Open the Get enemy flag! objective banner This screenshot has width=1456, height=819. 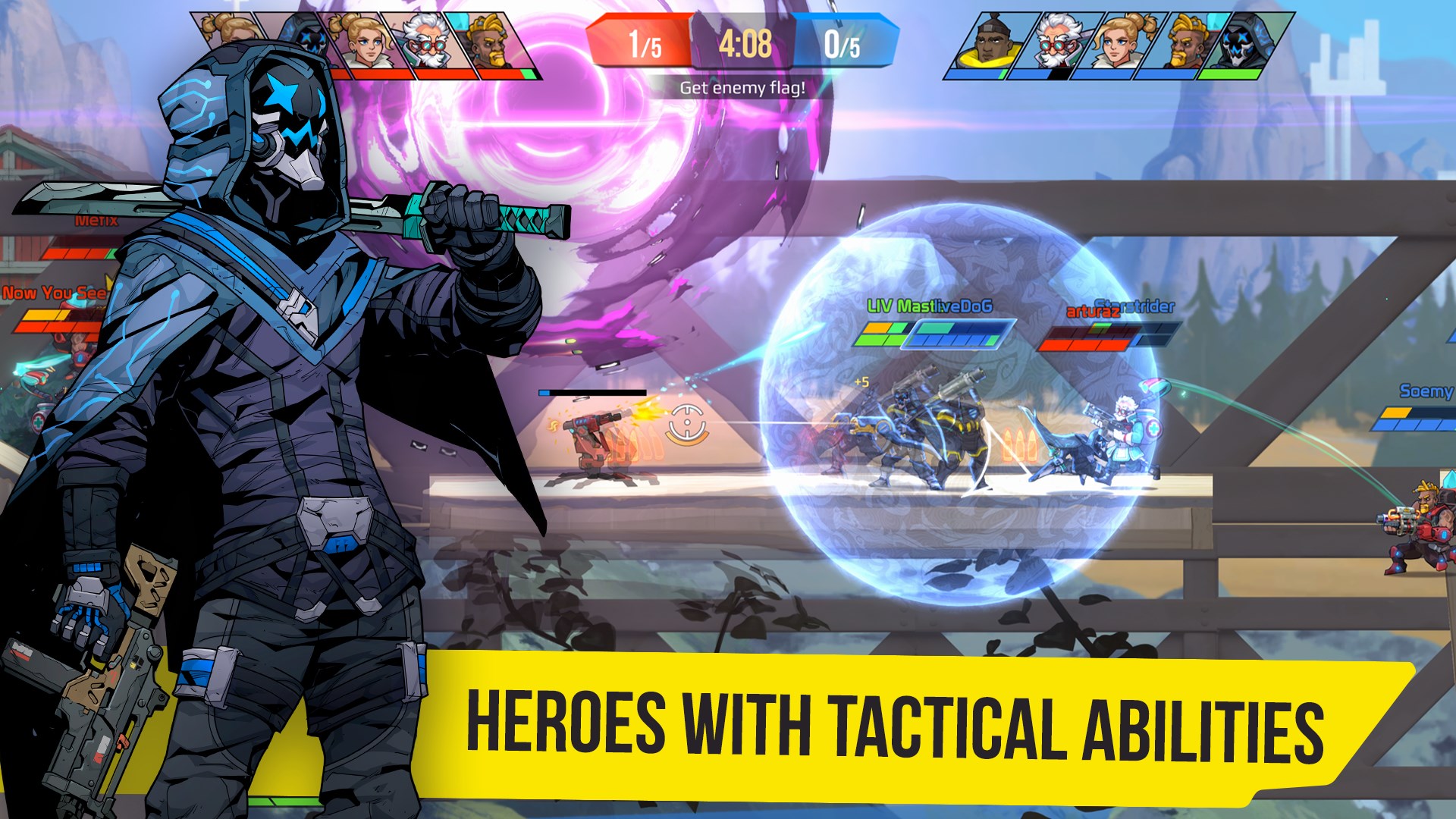742,88
